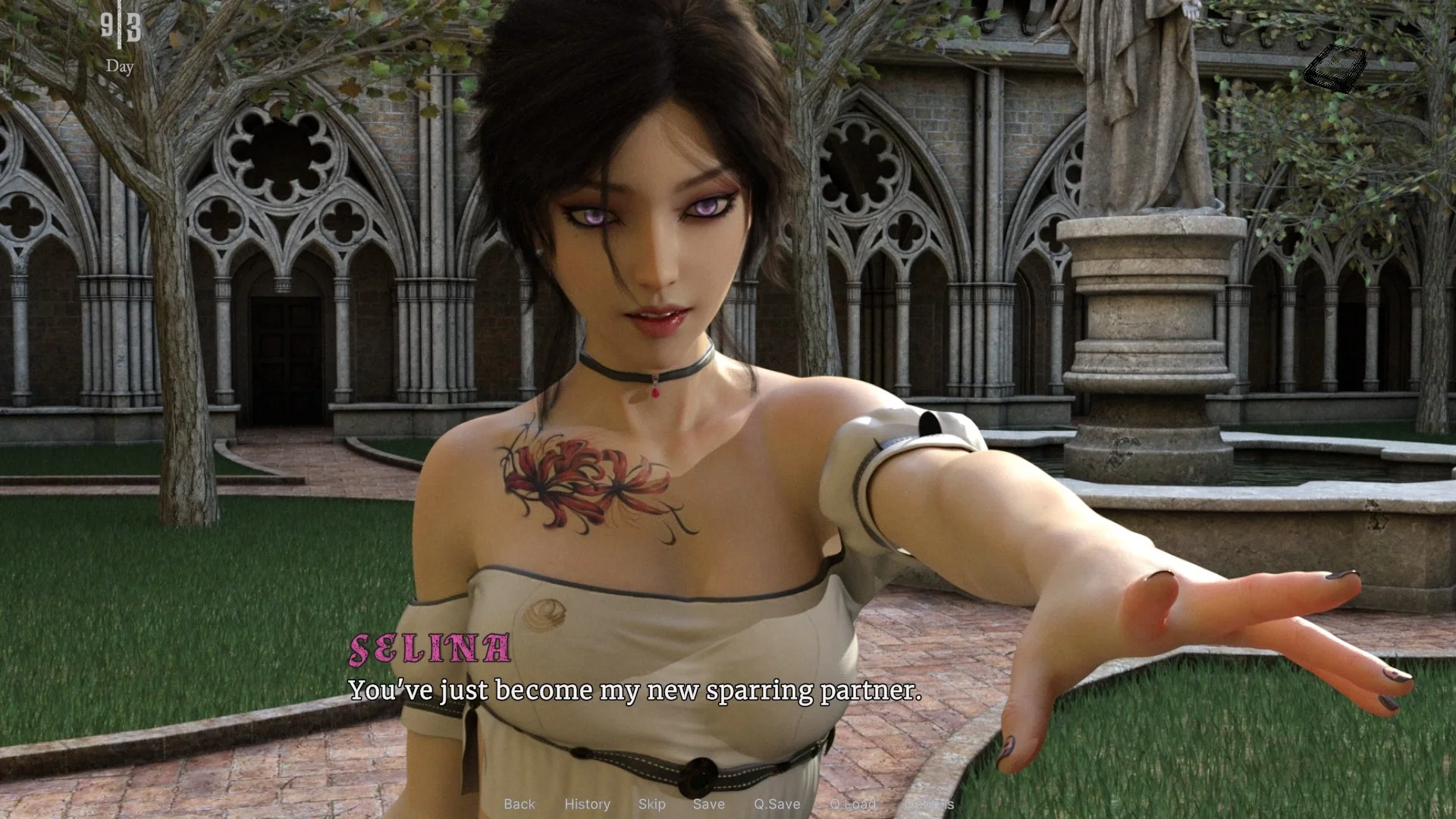Open the dialogue History log
Screen dimensions: 1456x819
click(587, 804)
